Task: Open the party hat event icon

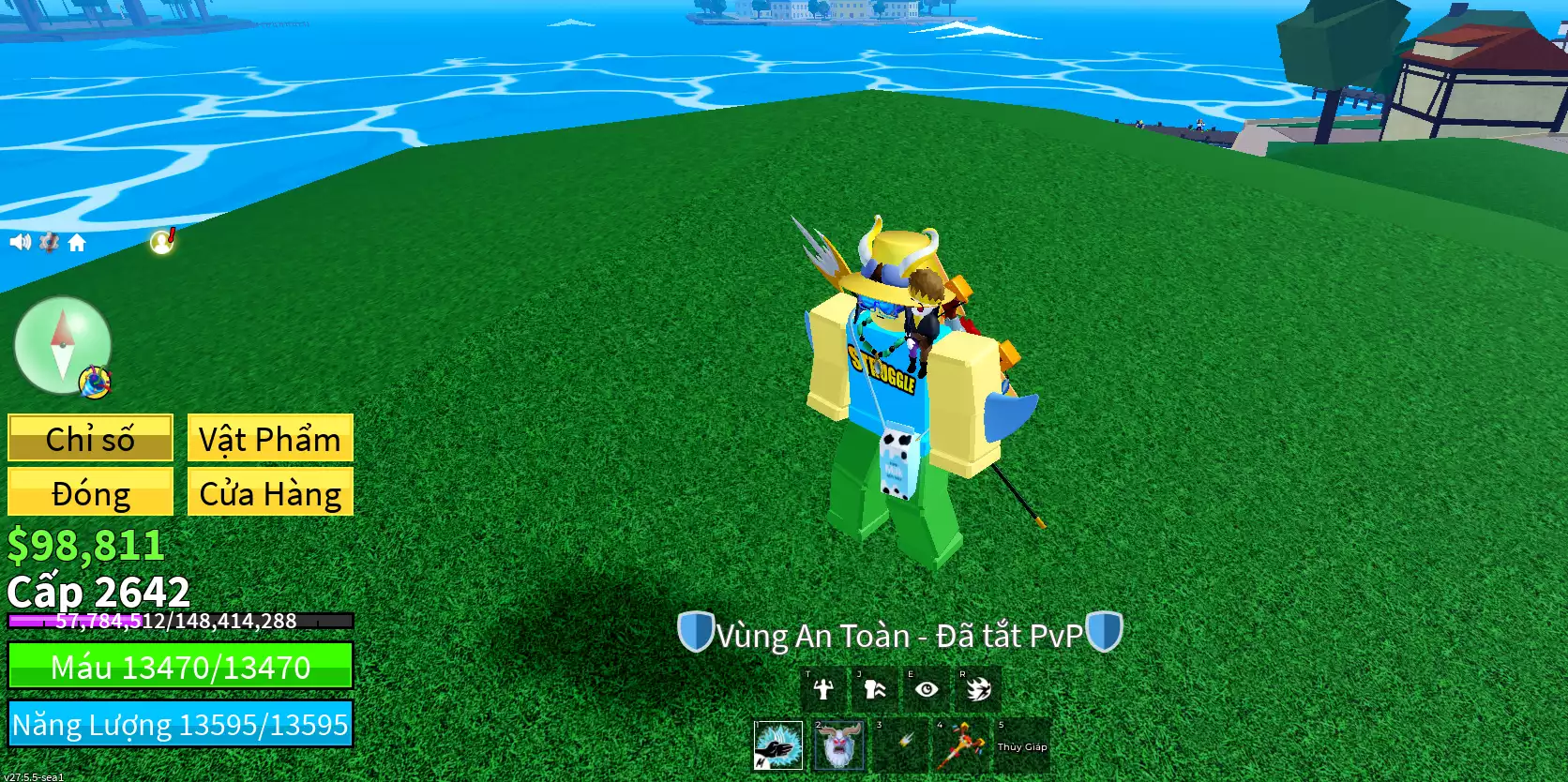Action: point(95,381)
